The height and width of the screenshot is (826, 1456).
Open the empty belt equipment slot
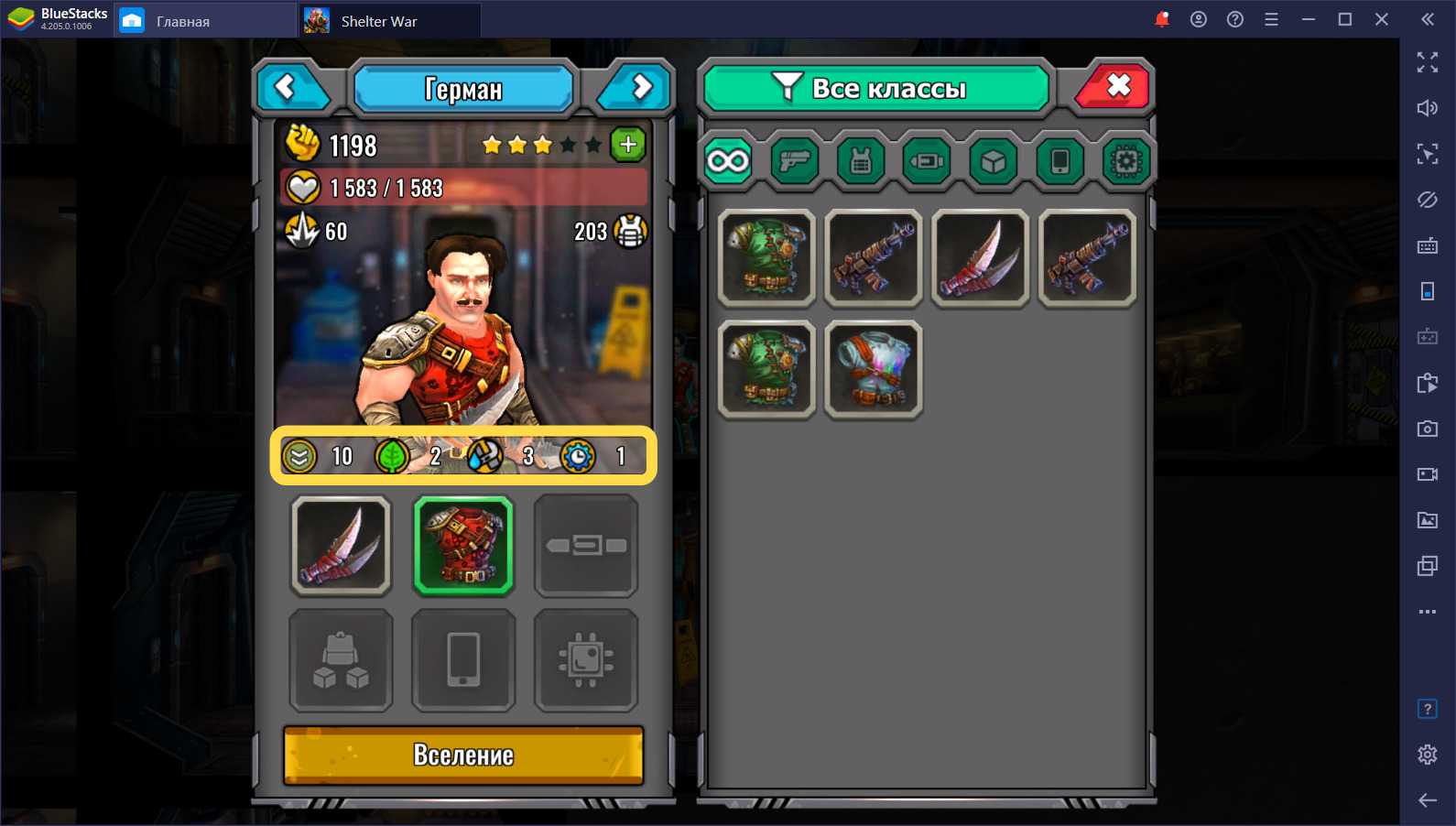pos(586,546)
